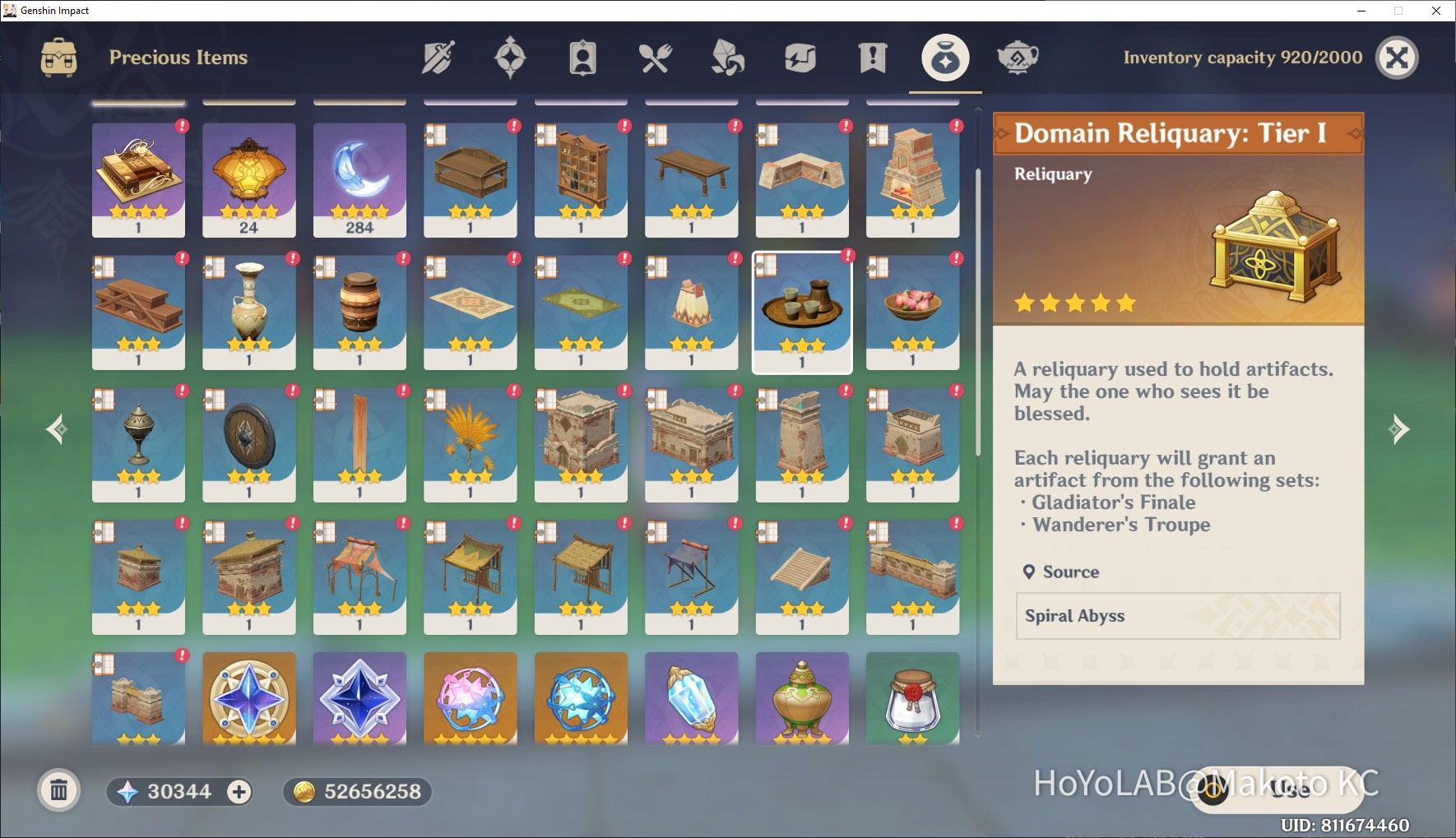Switch to the Artifacts inventory icon
The width and height of the screenshot is (1456, 838).
511,57
